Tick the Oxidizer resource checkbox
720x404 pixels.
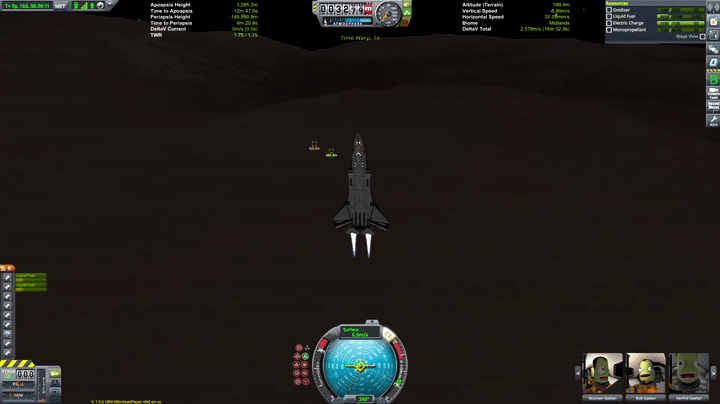click(609, 10)
